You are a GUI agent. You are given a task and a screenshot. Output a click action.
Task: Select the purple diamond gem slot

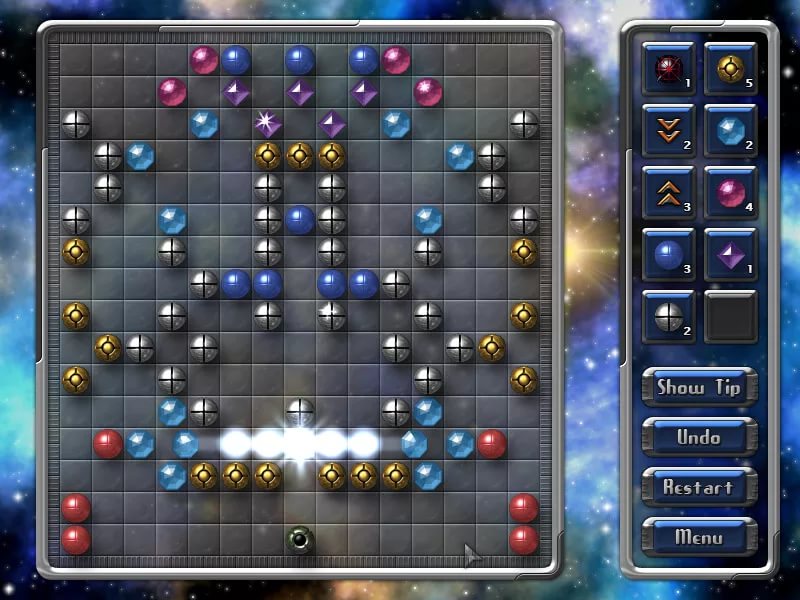[730, 254]
